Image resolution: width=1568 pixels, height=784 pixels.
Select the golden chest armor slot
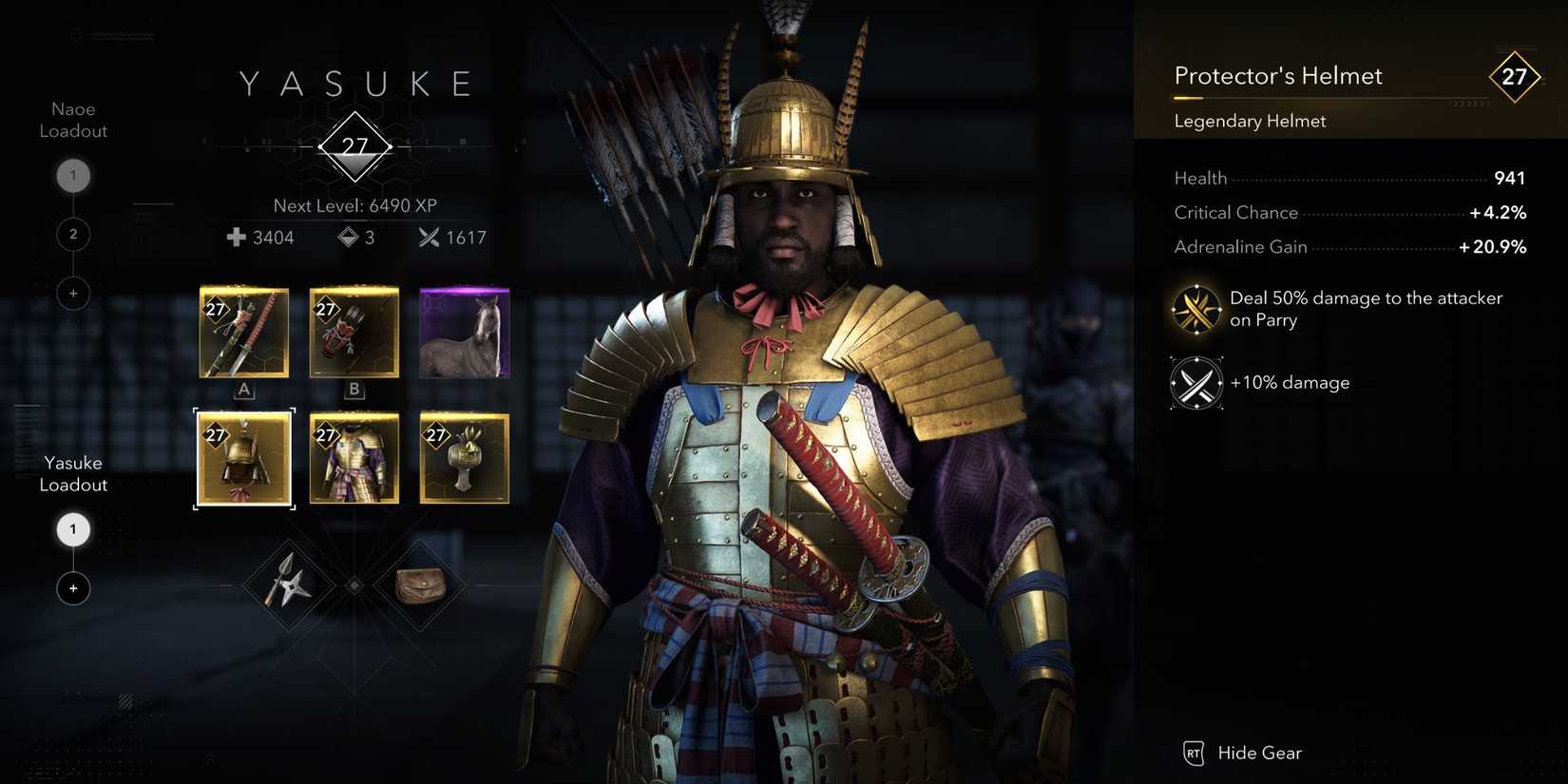pyautogui.click(x=354, y=459)
